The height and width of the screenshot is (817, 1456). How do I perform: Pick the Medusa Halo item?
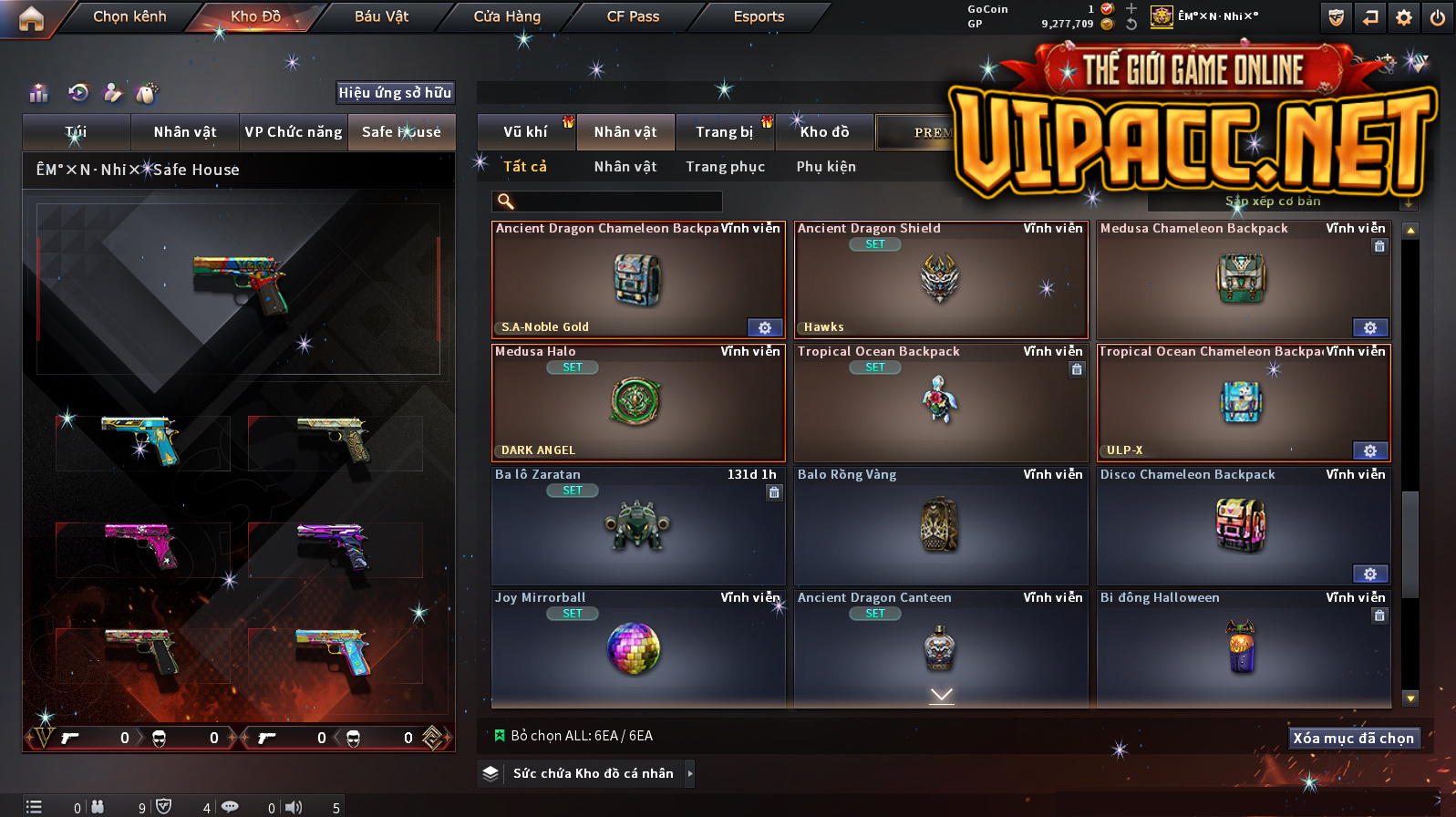click(x=637, y=403)
